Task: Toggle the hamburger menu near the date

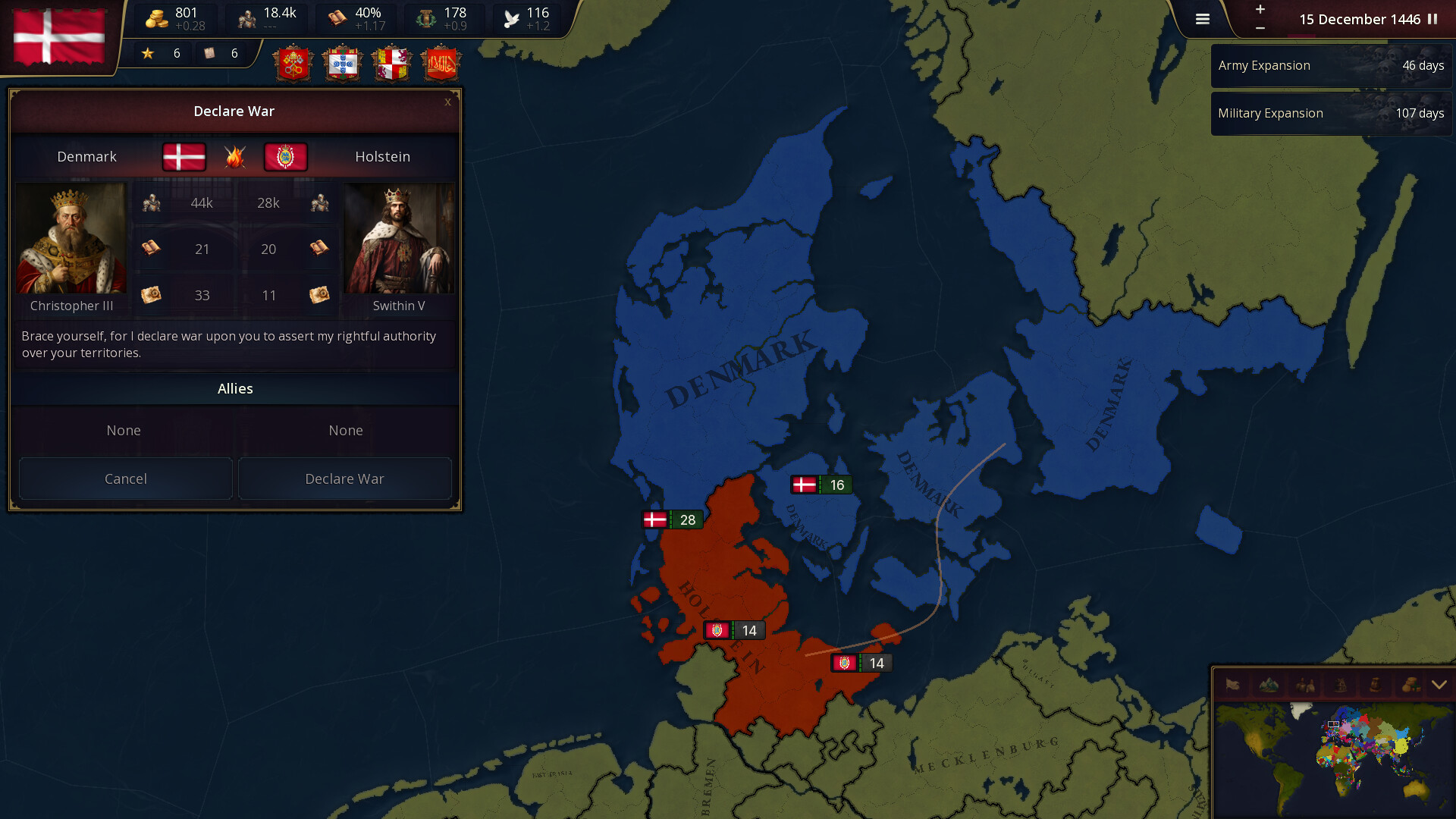Action: coord(1203,19)
